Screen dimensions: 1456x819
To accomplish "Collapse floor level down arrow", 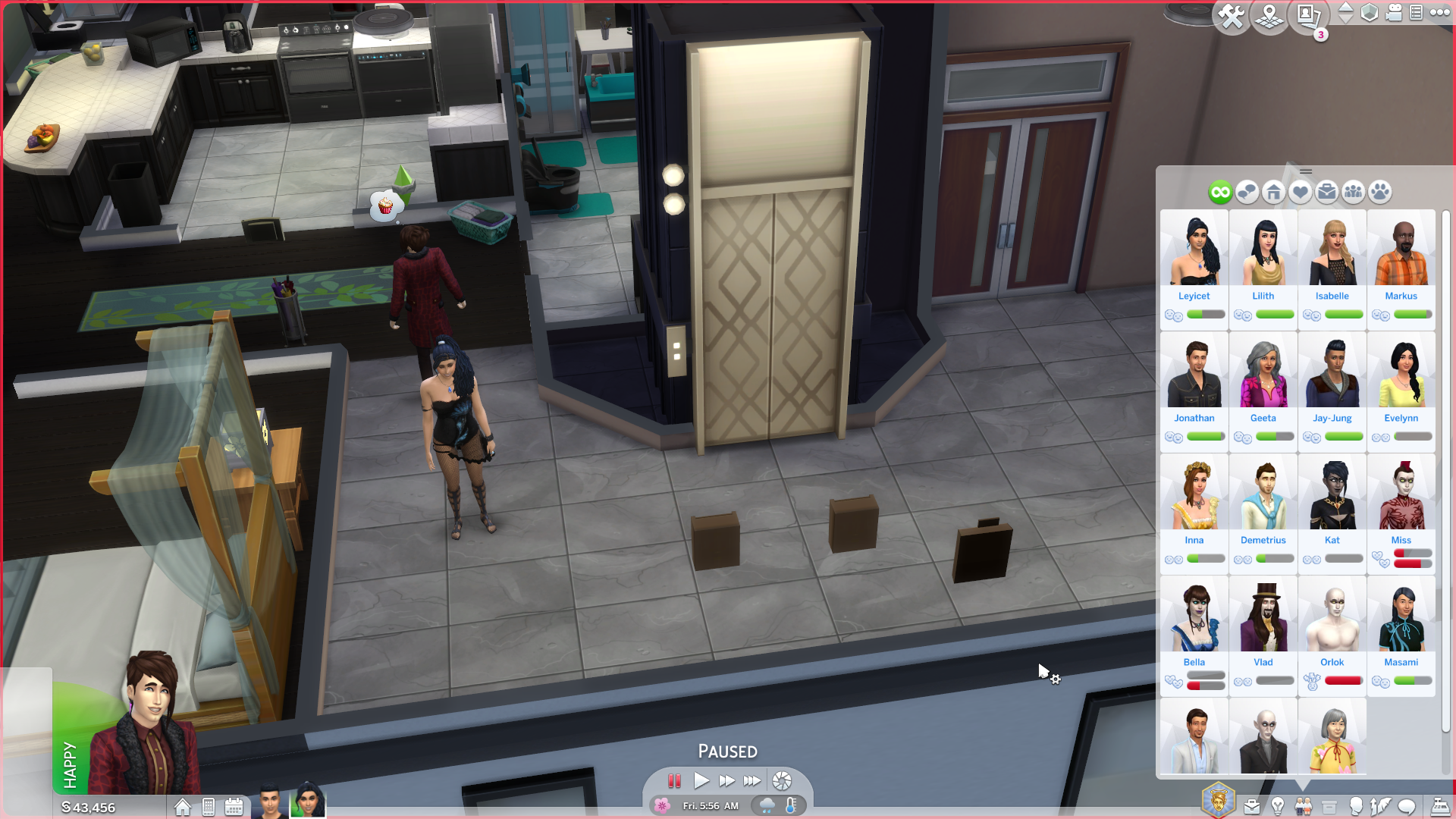I will pyautogui.click(x=1345, y=19).
